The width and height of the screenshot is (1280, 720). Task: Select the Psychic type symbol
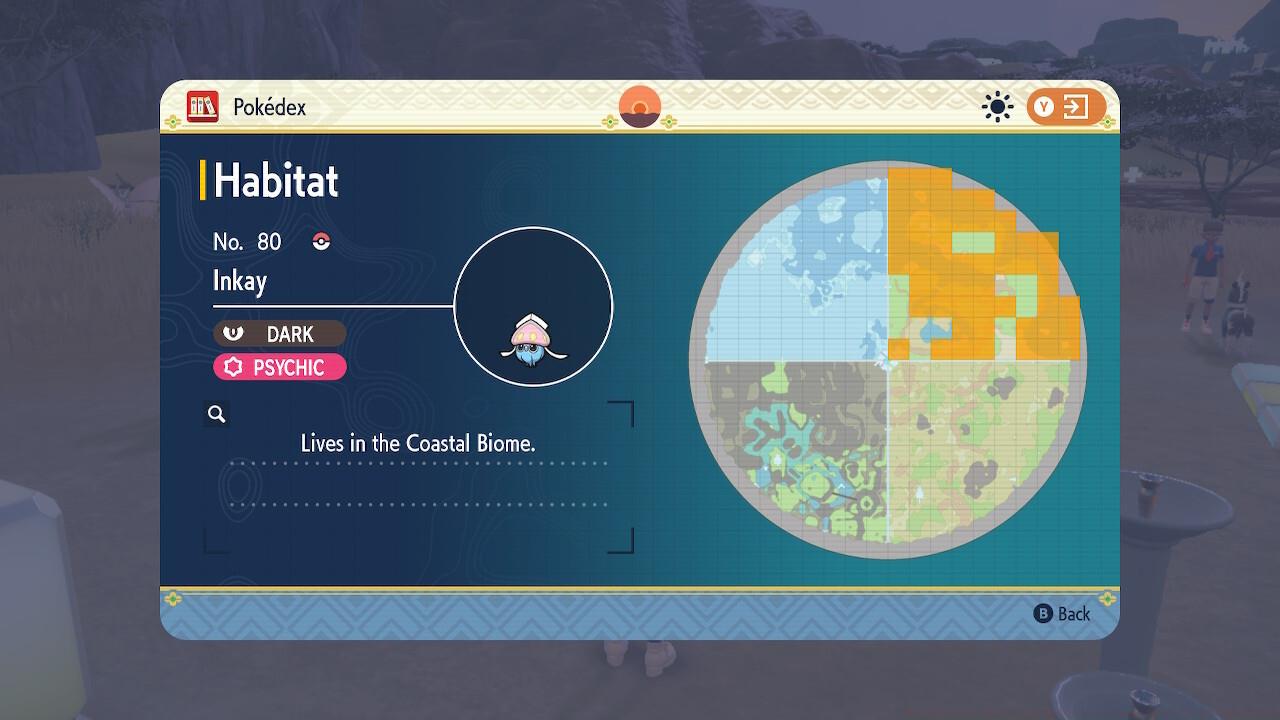pyautogui.click(x=232, y=367)
